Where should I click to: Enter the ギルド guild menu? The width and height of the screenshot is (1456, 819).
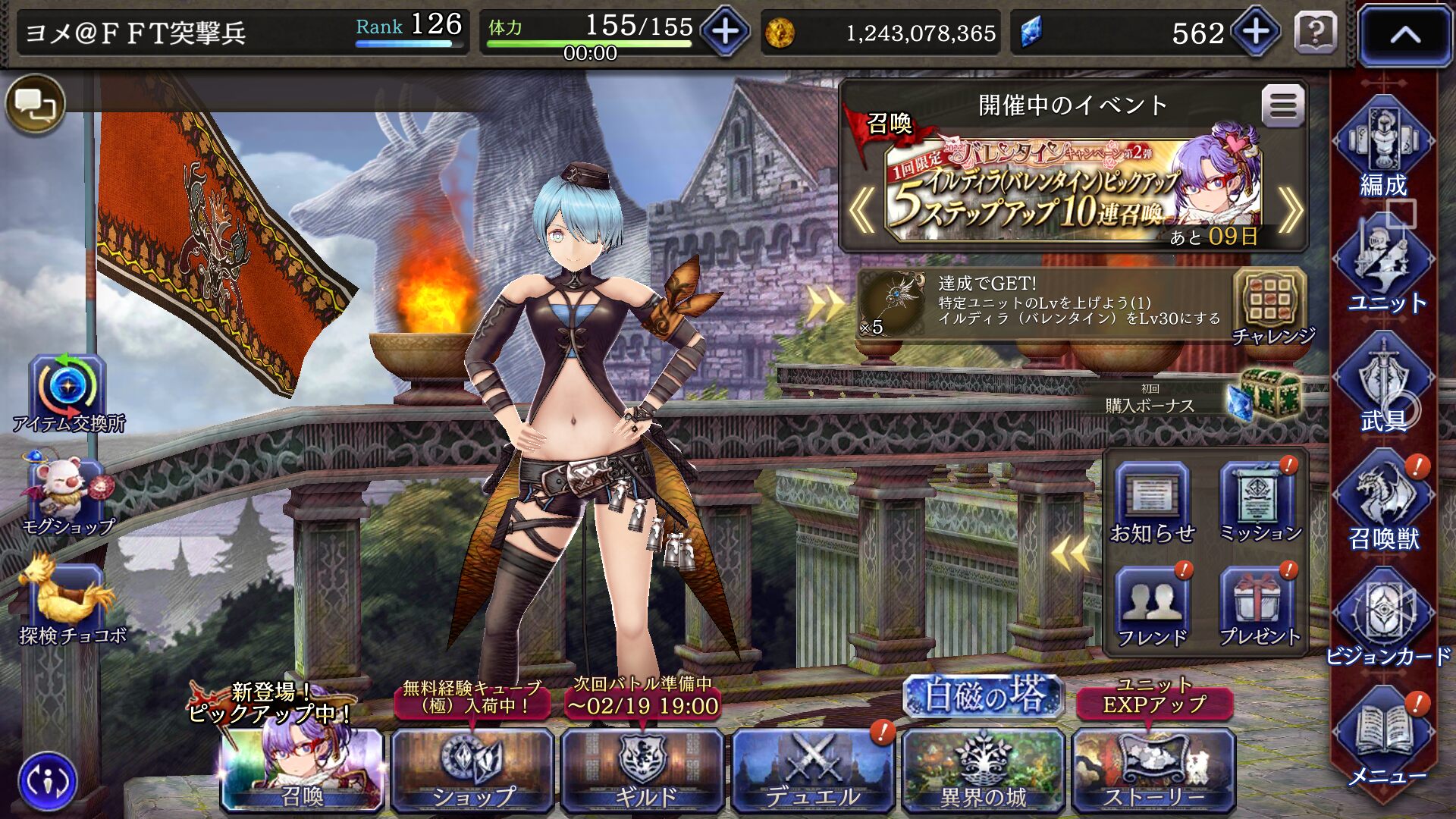click(x=643, y=769)
